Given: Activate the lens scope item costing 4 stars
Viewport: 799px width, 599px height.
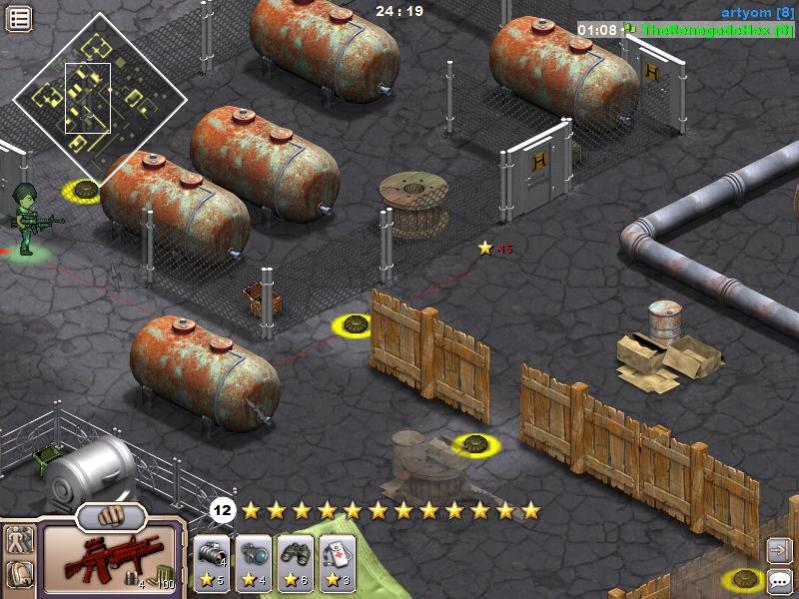Looking at the screenshot, I should point(253,564).
